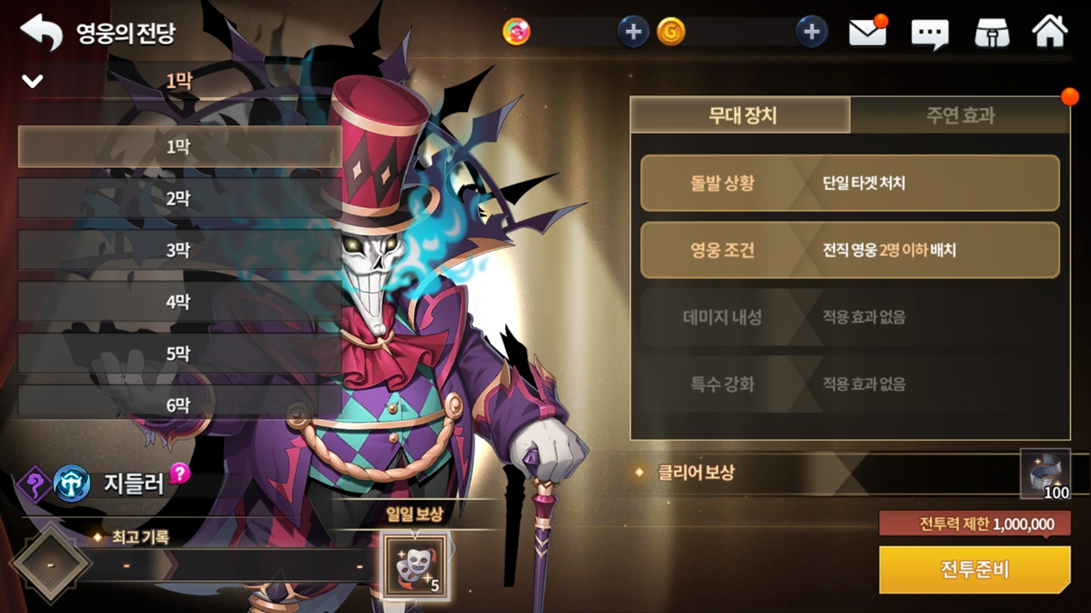Open the inventory bag icon
The width and height of the screenshot is (1091, 613).
[991, 33]
